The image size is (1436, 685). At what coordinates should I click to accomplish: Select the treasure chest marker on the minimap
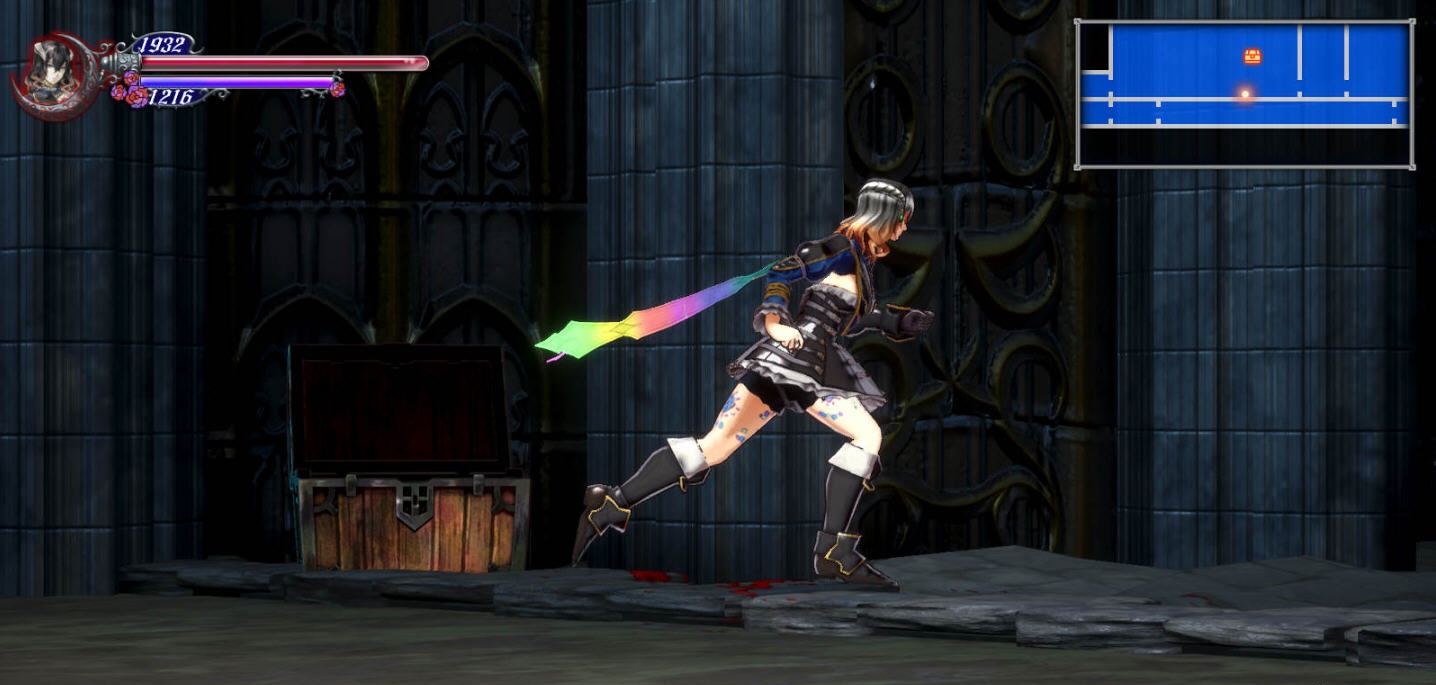(x=1252, y=57)
